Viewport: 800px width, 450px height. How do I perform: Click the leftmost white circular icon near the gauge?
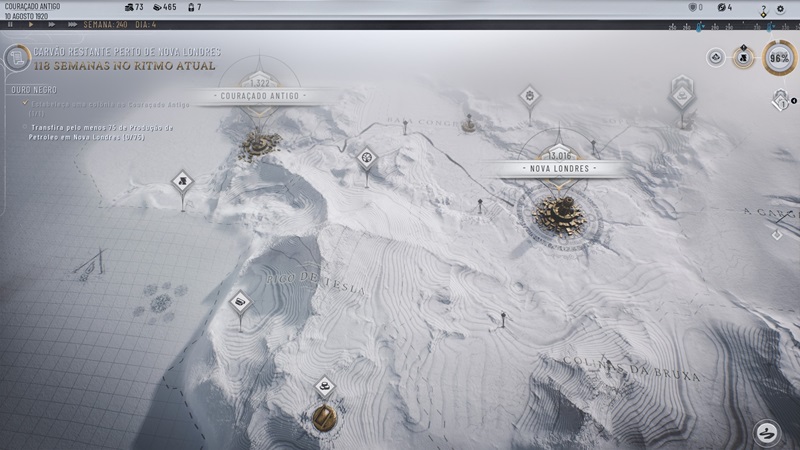[716, 58]
